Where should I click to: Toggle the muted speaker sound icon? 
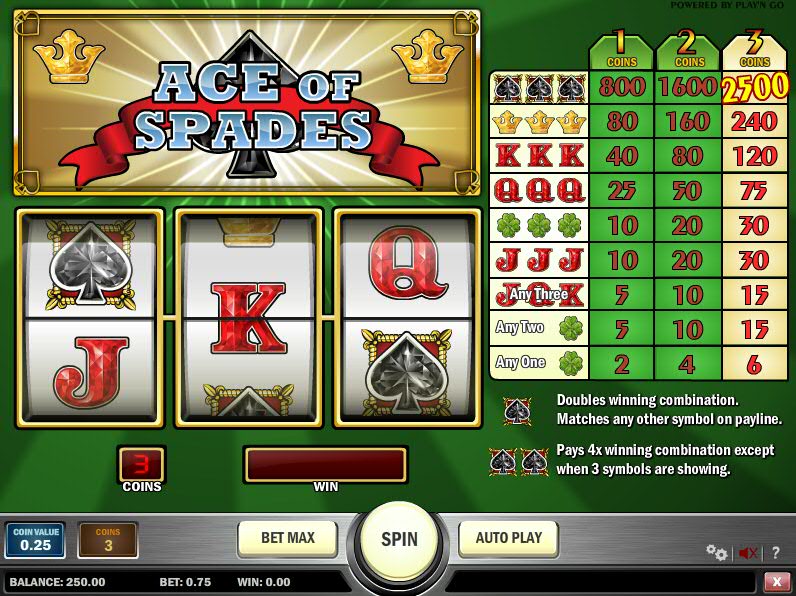(x=747, y=552)
